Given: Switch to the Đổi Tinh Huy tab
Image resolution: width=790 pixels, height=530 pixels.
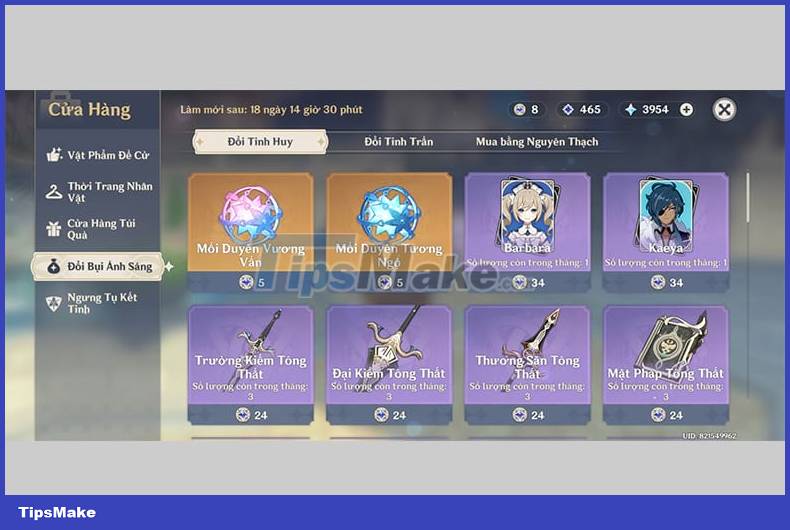Looking at the screenshot, I should (260, 142).
